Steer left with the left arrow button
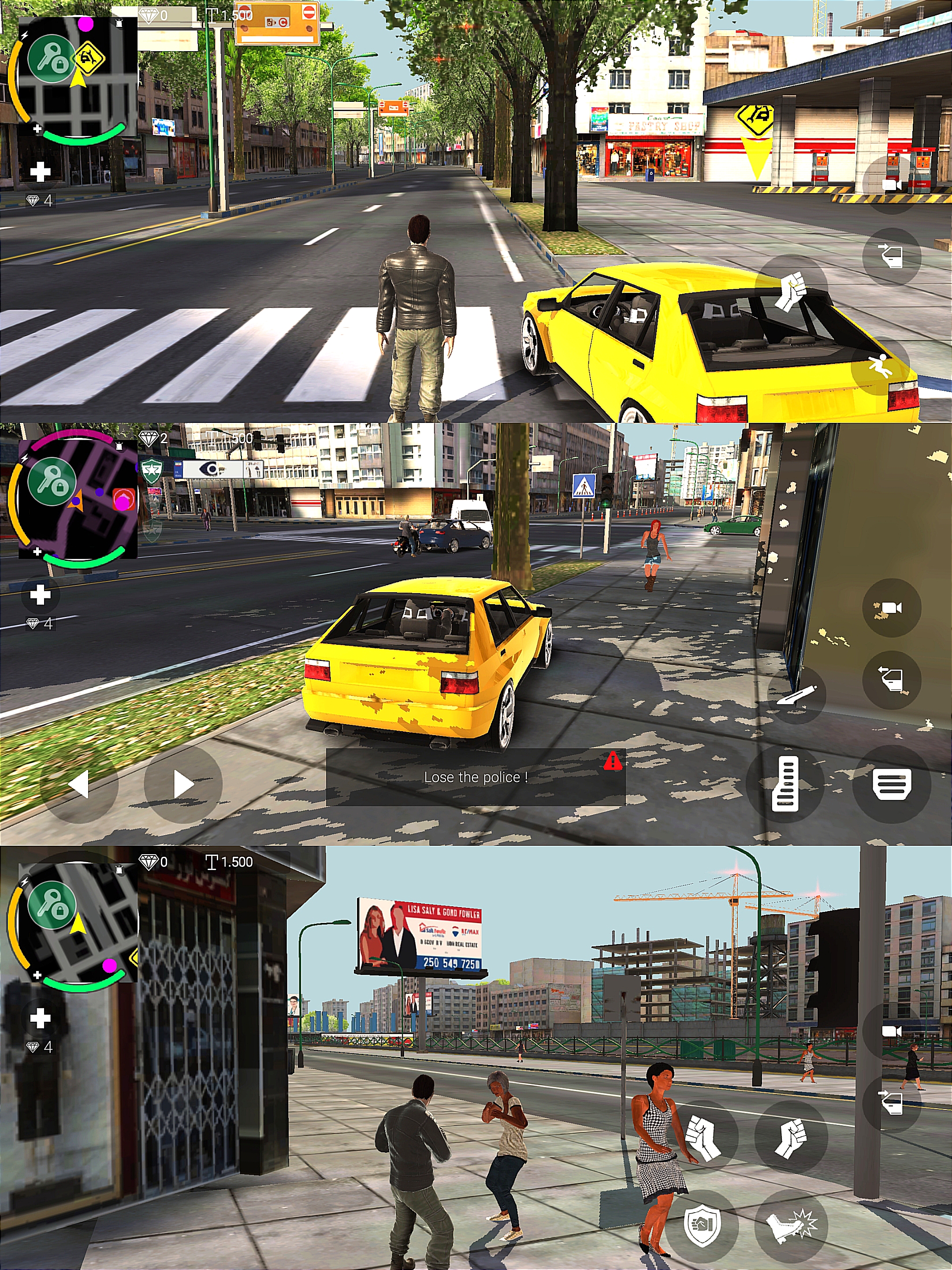 (x=79, y=783)
